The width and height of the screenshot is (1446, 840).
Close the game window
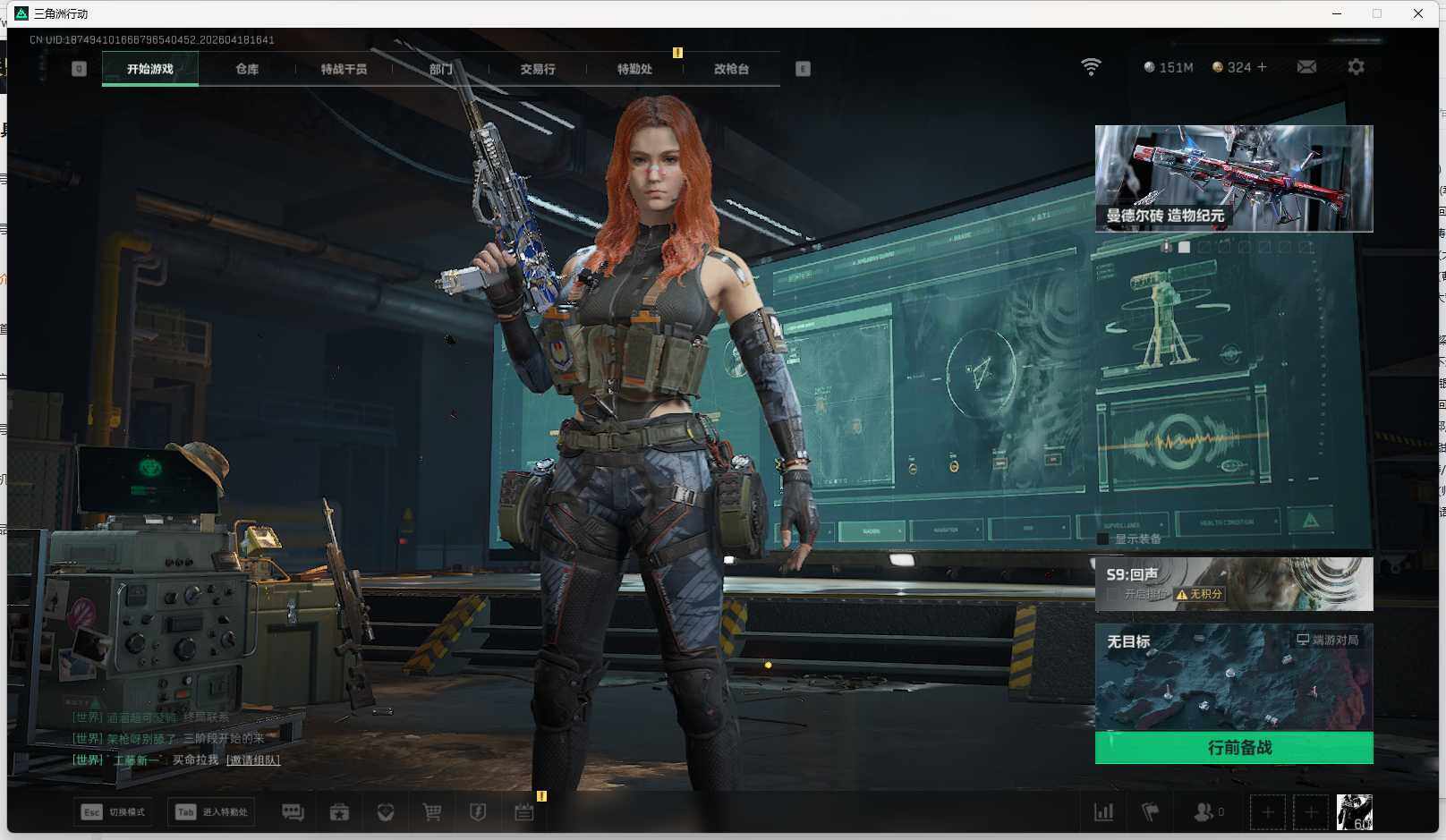pyautogui.click(x=1418, y=13)
